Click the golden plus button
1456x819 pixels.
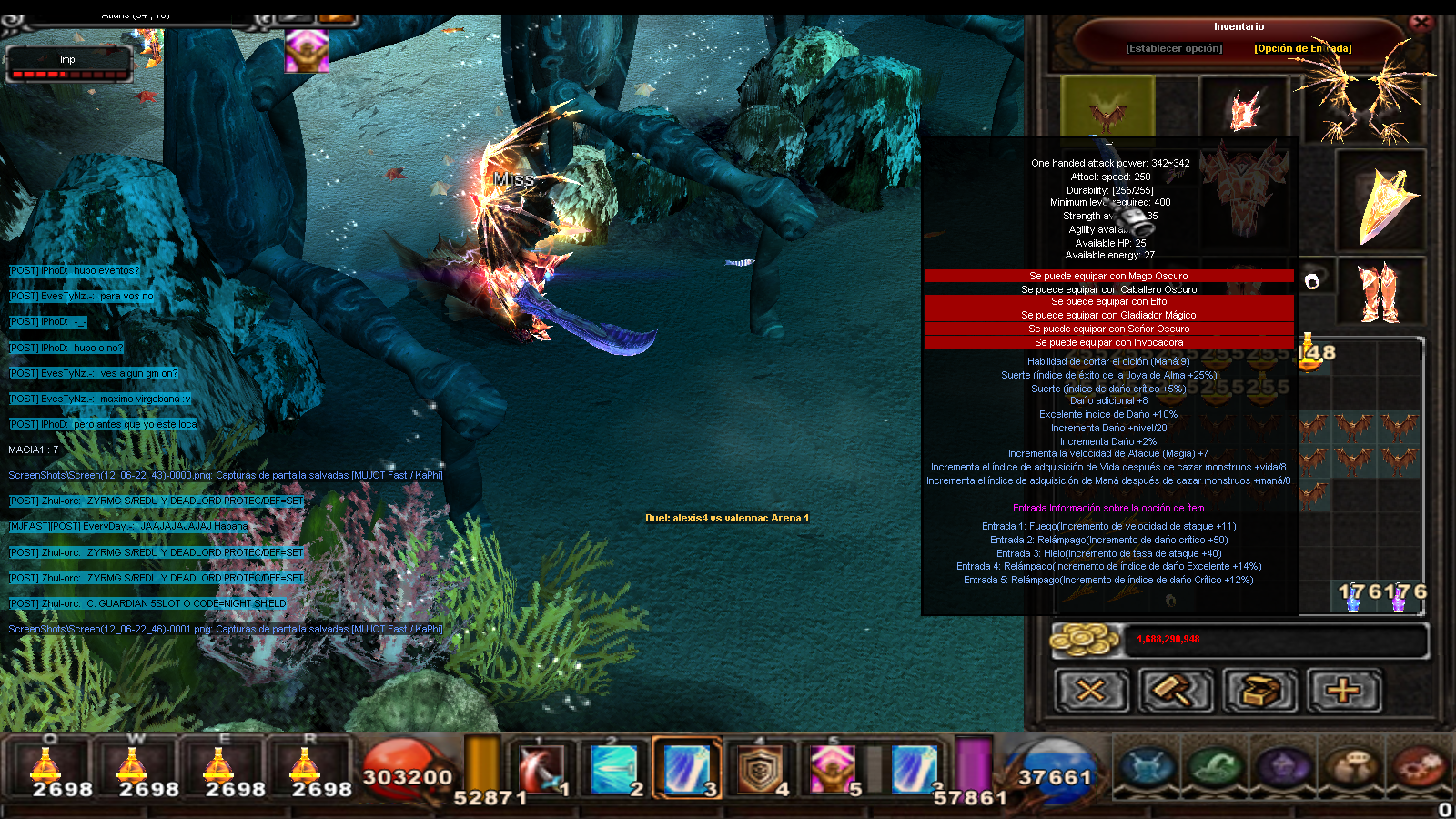pos(1343,691)
